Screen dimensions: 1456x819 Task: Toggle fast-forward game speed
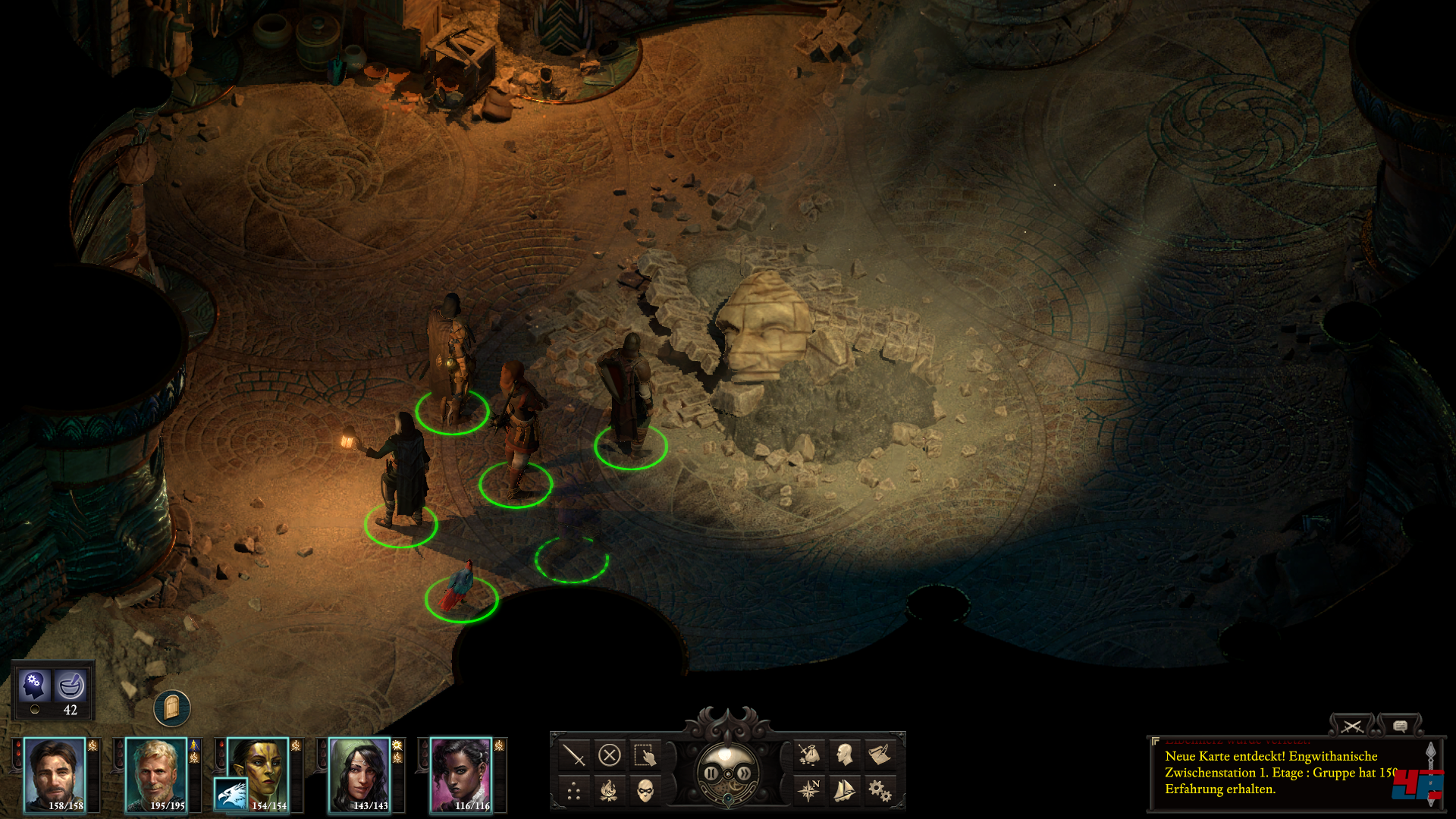745,773
